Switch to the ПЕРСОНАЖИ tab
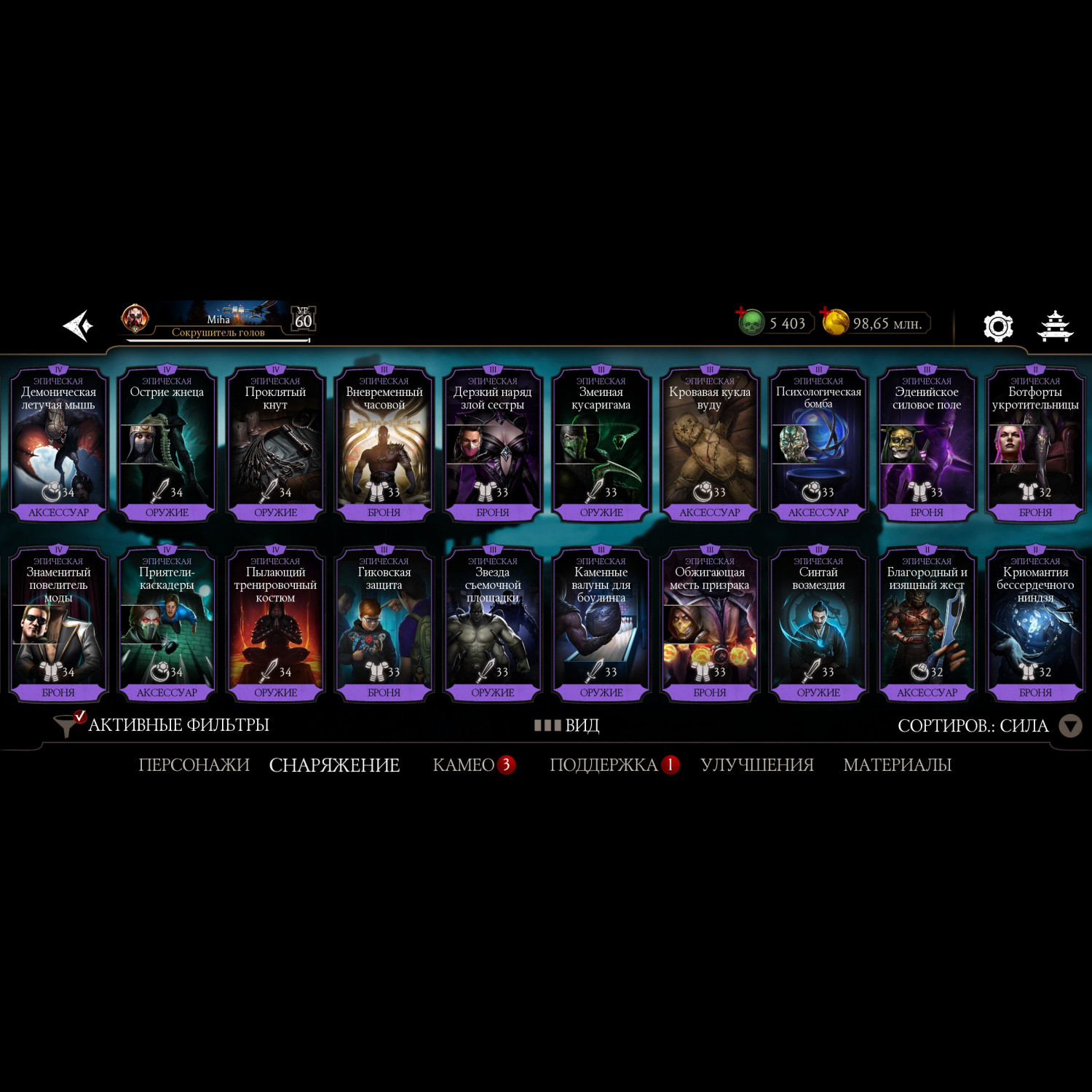The image size is (1092, 1092). tap(194, 765)
